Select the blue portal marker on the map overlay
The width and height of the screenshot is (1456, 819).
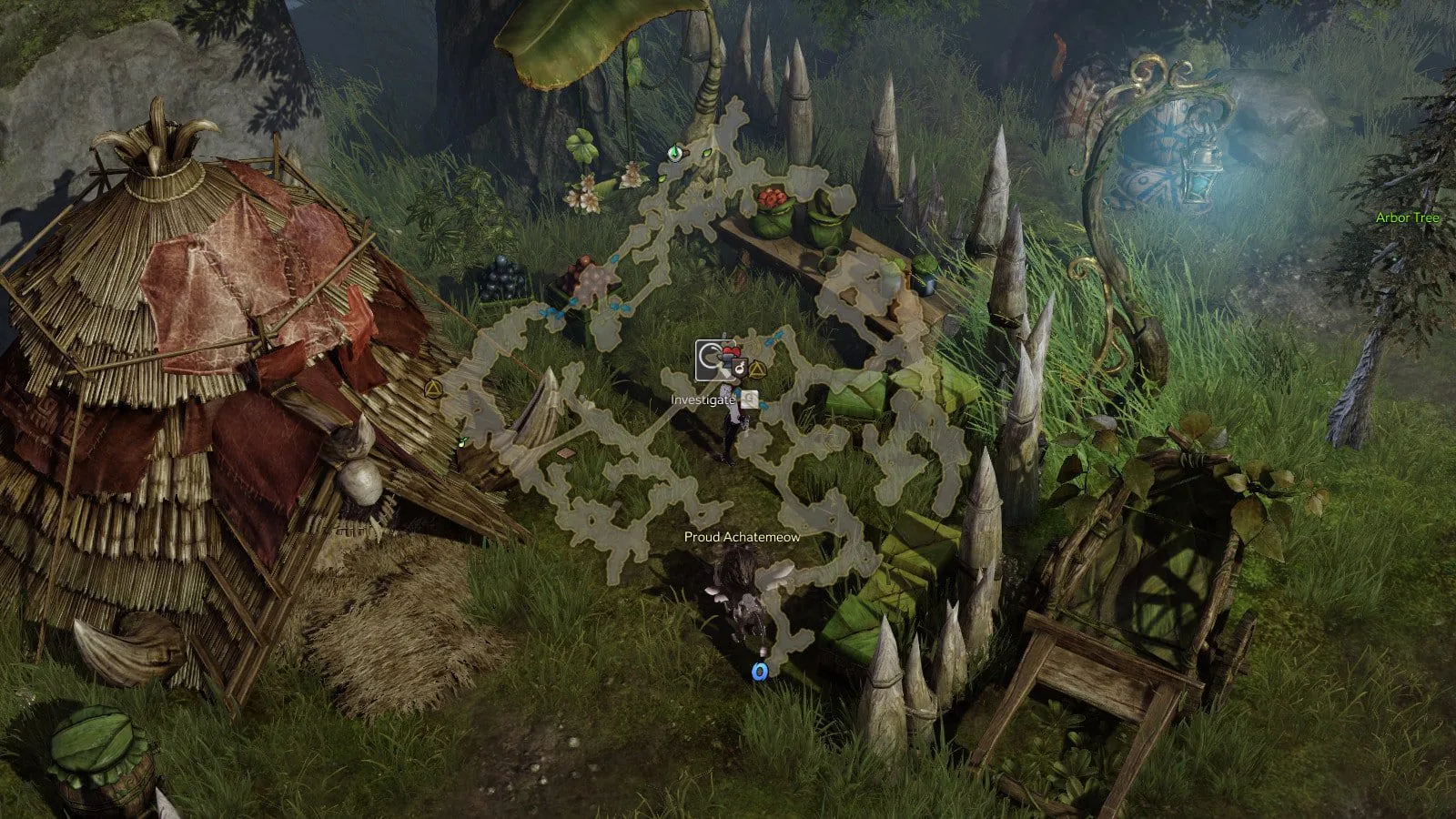pos(760,672)
